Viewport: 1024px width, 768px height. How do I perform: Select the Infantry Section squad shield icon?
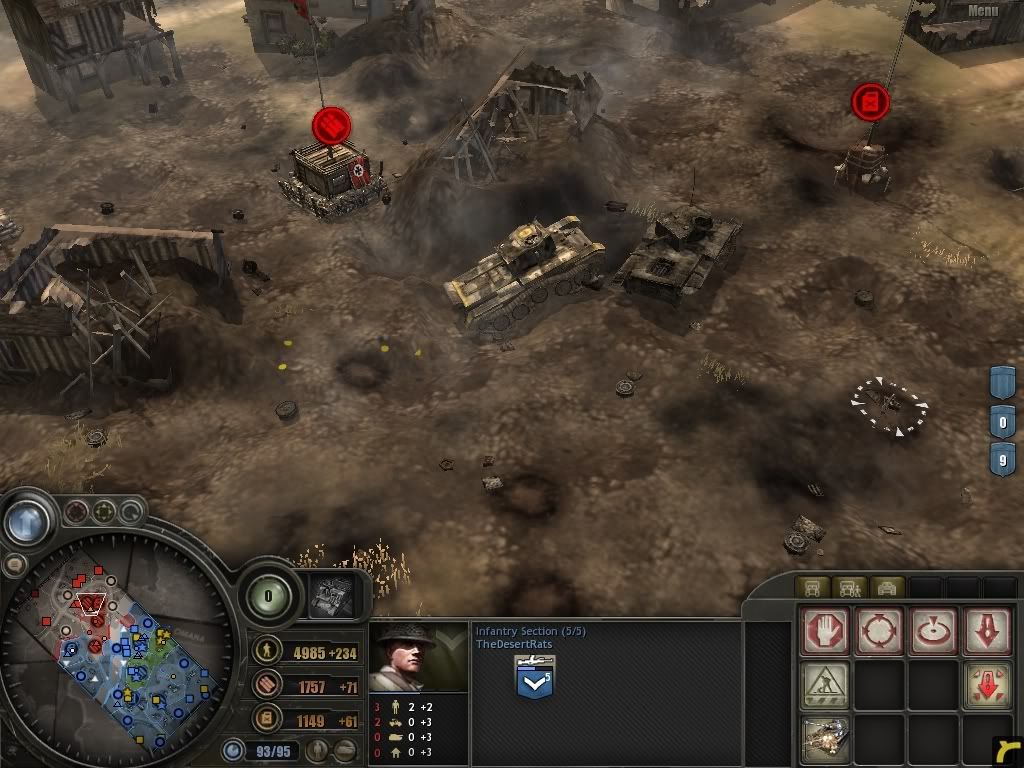(x=534, y=679)
